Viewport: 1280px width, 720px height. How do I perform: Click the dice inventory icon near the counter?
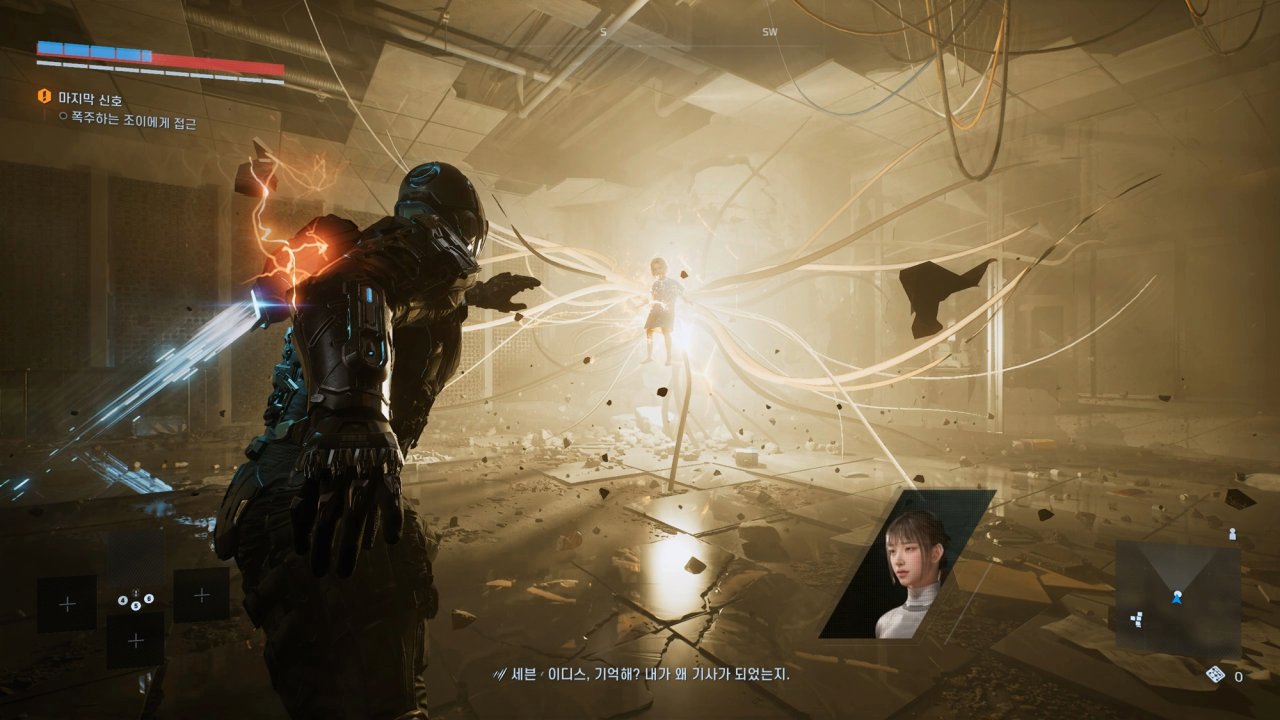click(1215, 675)
